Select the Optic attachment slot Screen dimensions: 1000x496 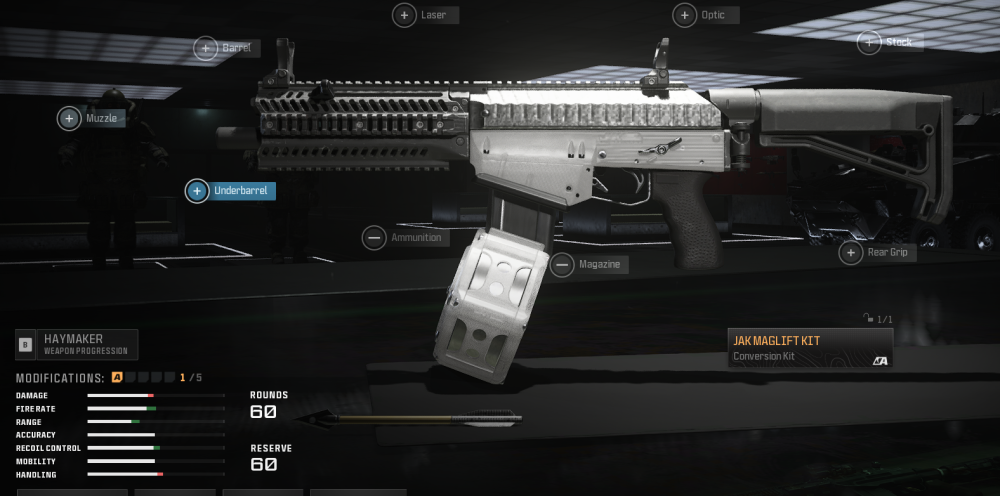(x=684, y=15)
